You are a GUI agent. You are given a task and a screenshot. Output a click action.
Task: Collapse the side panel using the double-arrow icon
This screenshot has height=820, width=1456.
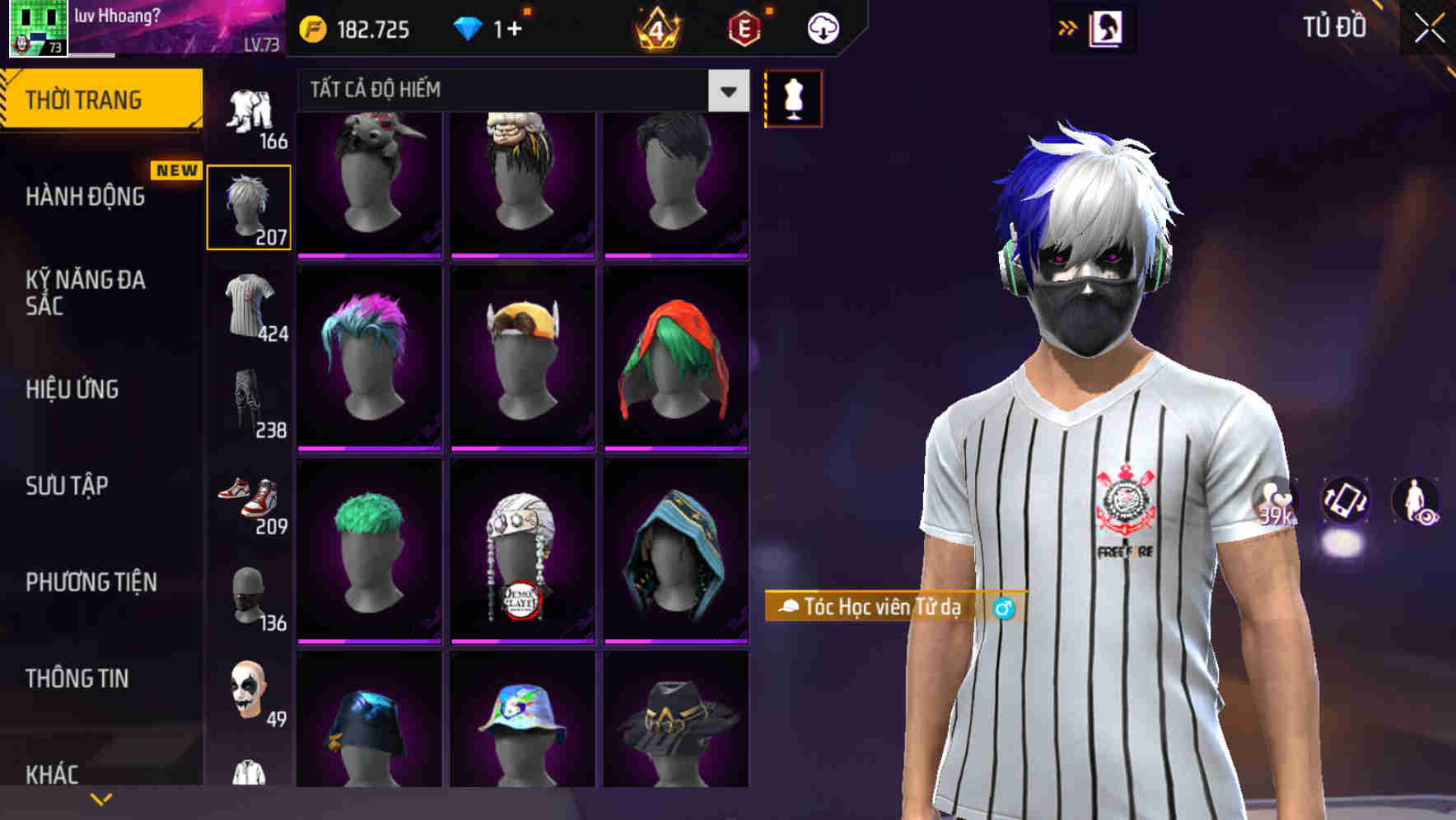pyautogui.click(x=1068, y=26)
